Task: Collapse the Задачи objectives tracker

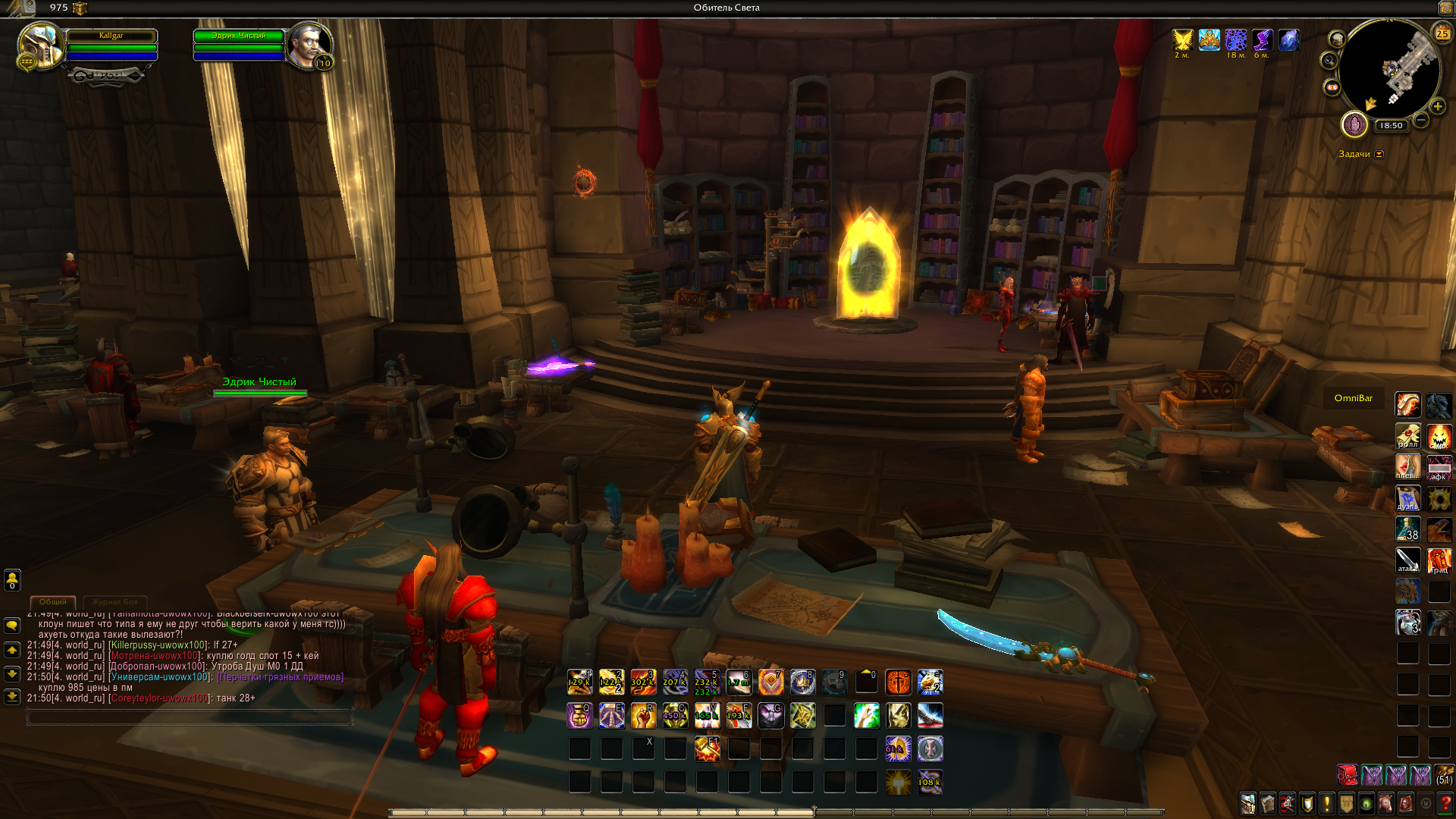Action: [1379, 155]
